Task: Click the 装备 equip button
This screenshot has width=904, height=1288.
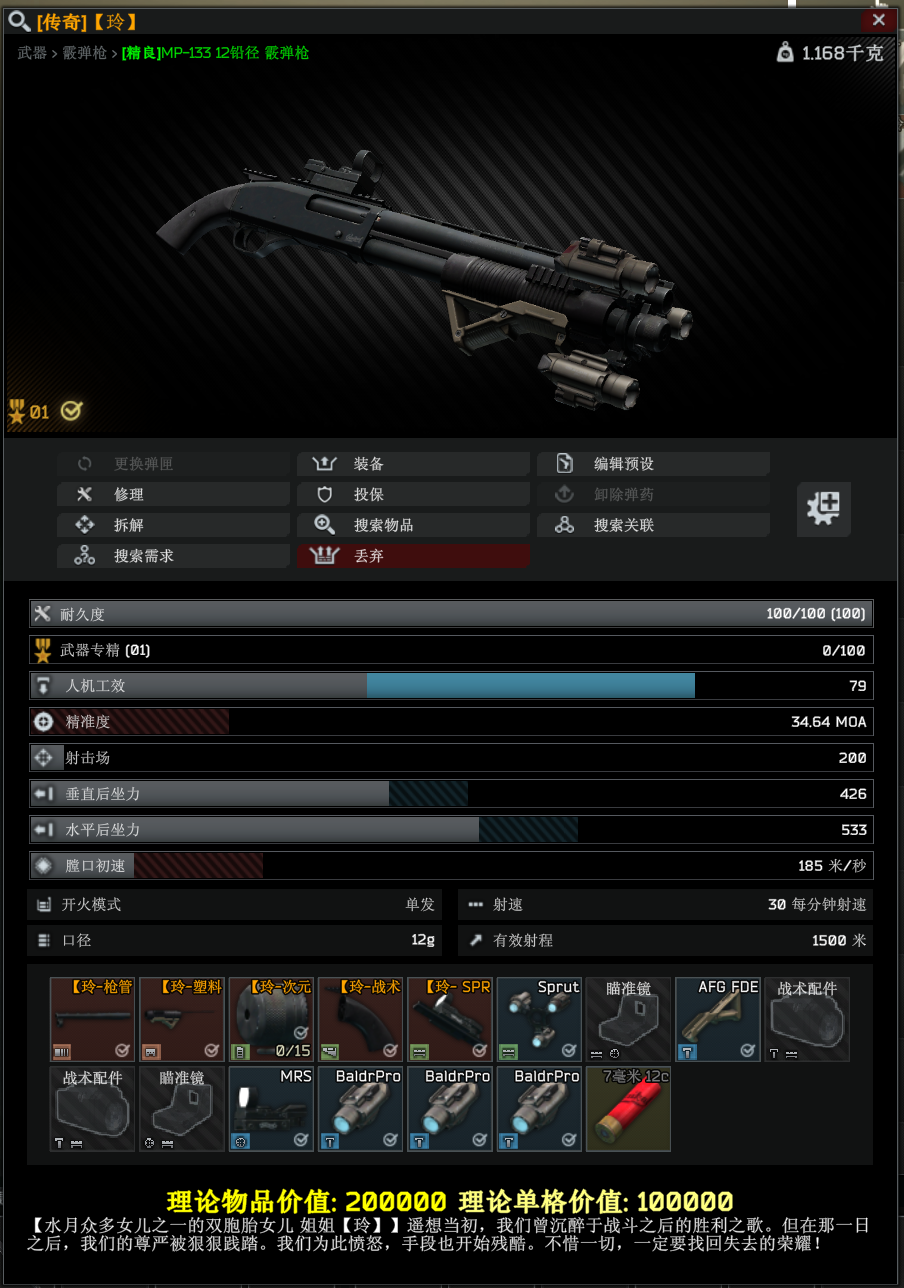Action: [413, 464]
